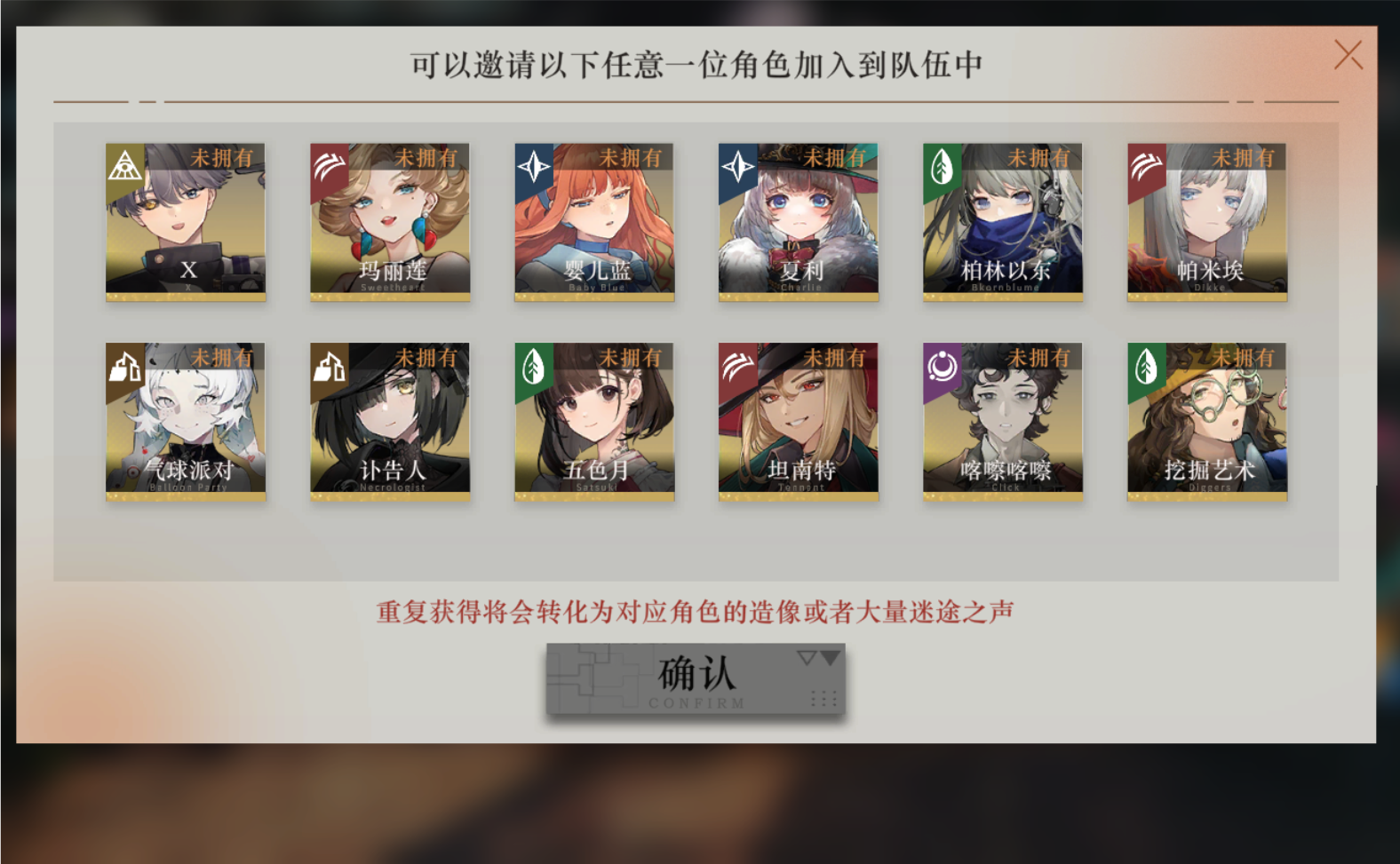
Task: Close the invitation dialog with the orange X
Action: 1348,53
